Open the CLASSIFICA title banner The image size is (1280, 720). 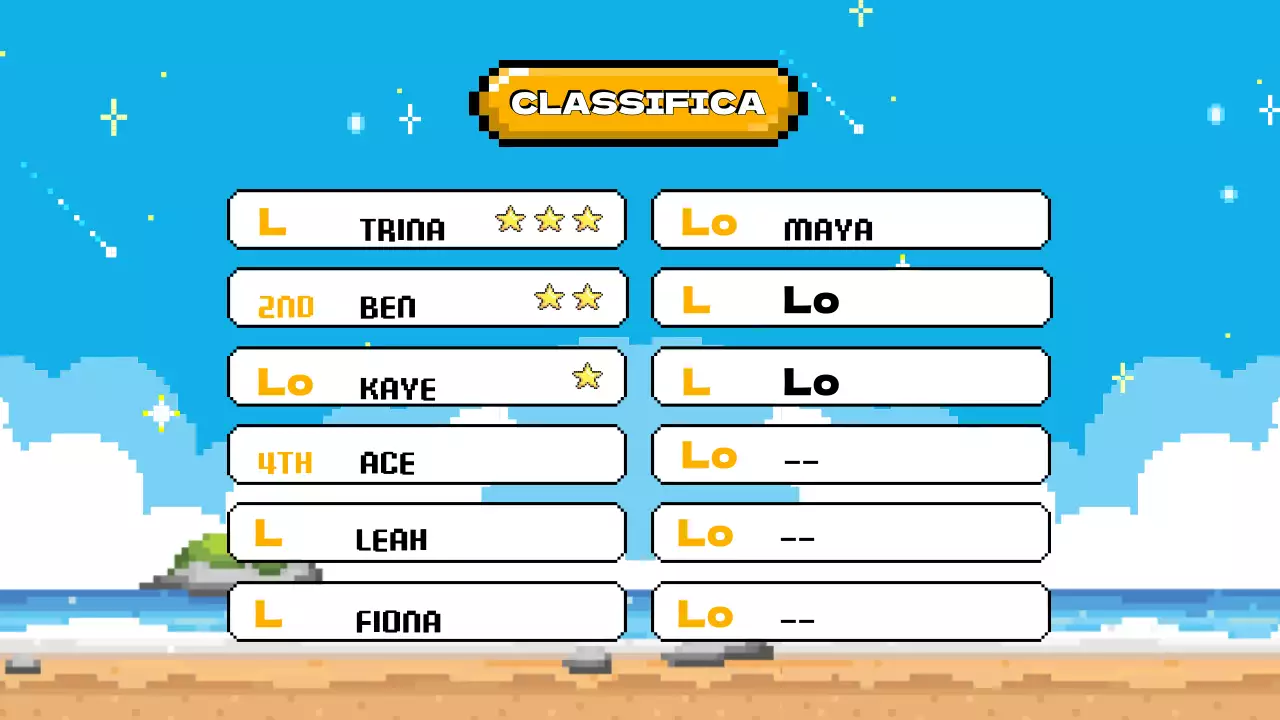[637, 102]
